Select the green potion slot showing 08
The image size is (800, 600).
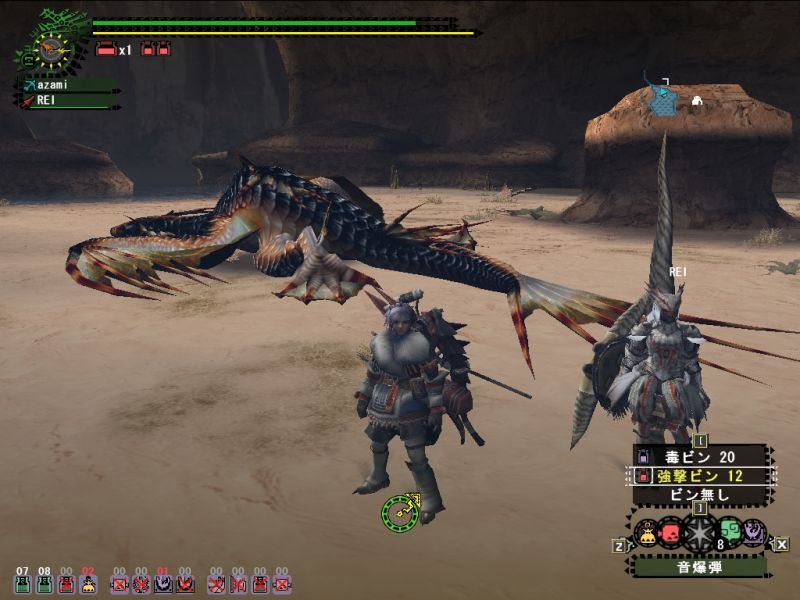44,584
